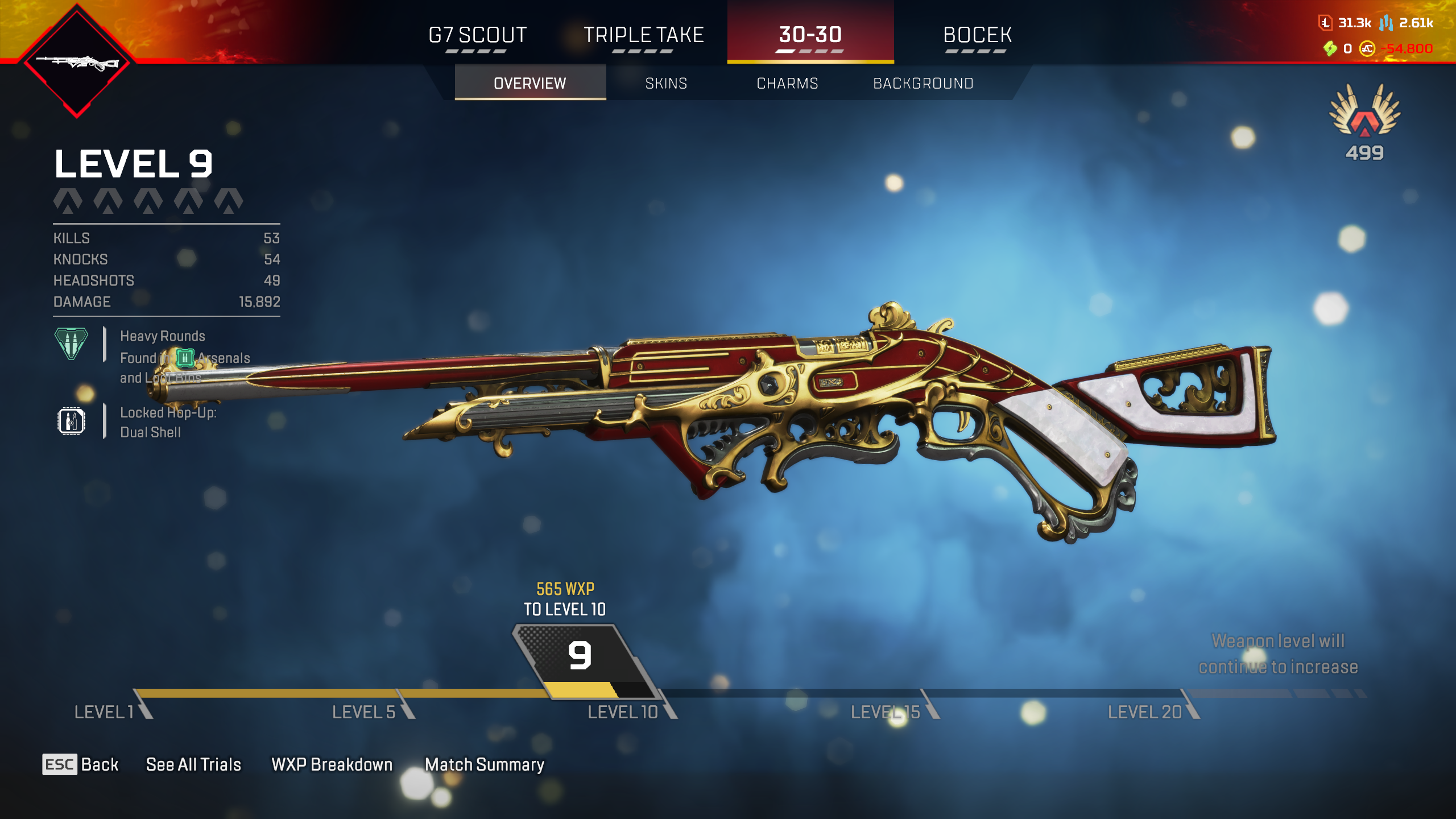
Task: Open See All Trials
Action: pyautogui.click(x=193, y=764)
